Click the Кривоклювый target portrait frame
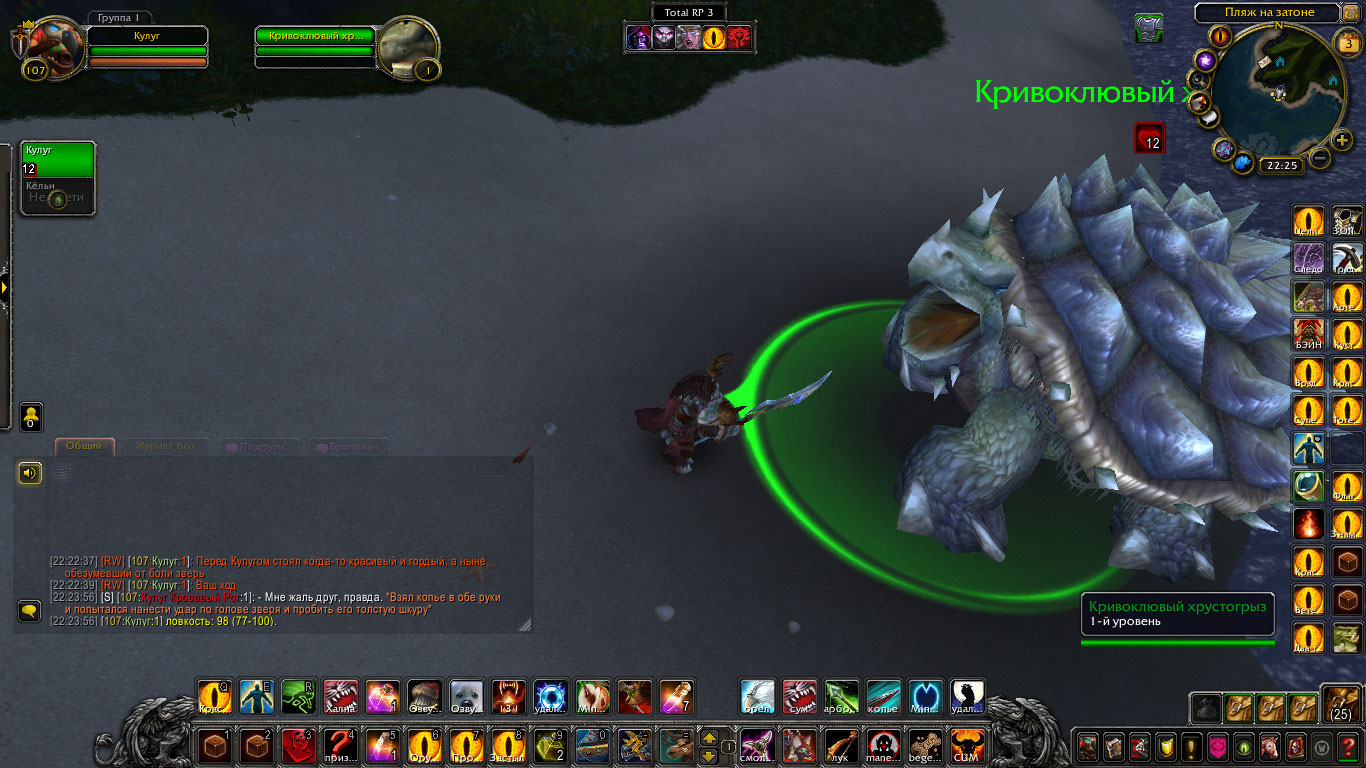 408,48
